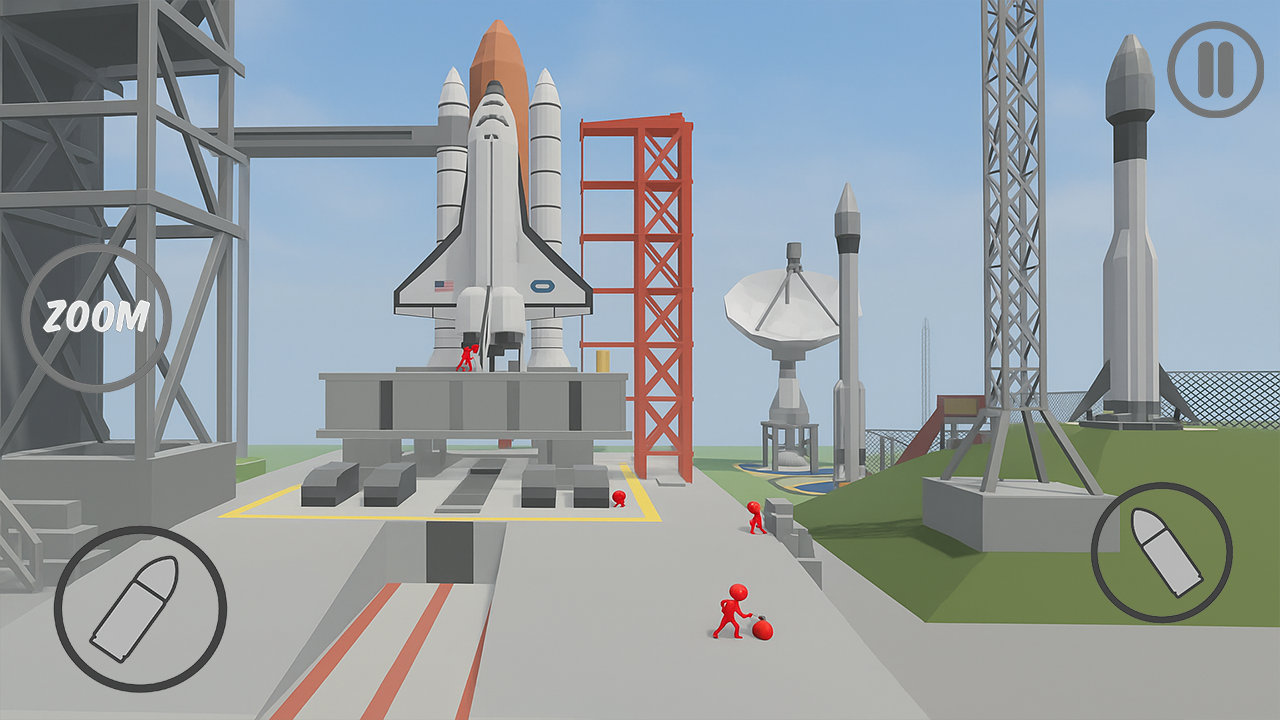Shoot with the solid-filled bullet button
1280x720 pixels.
(x=1161, y=552)
